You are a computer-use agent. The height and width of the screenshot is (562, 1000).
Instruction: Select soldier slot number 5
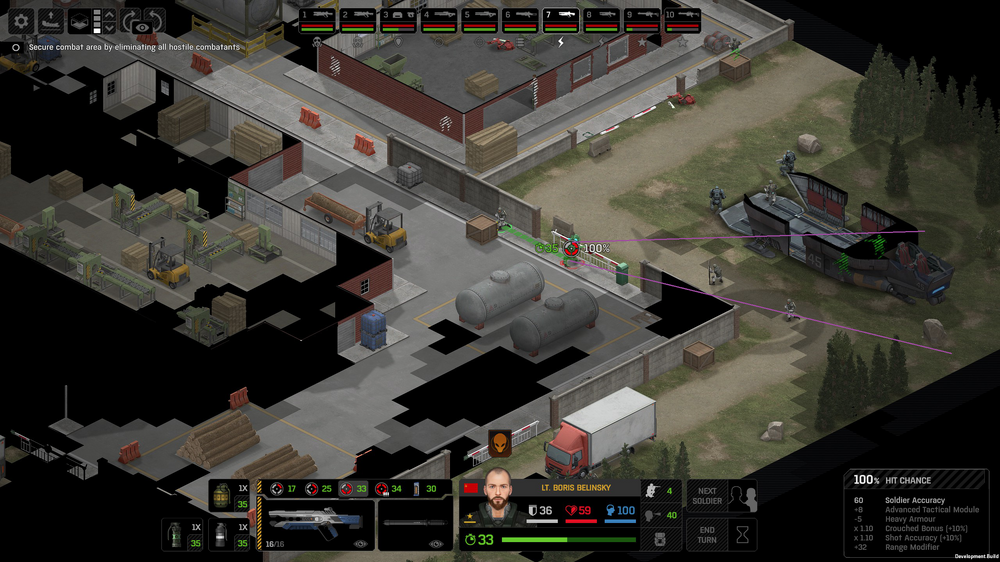(x=479, y=20)
